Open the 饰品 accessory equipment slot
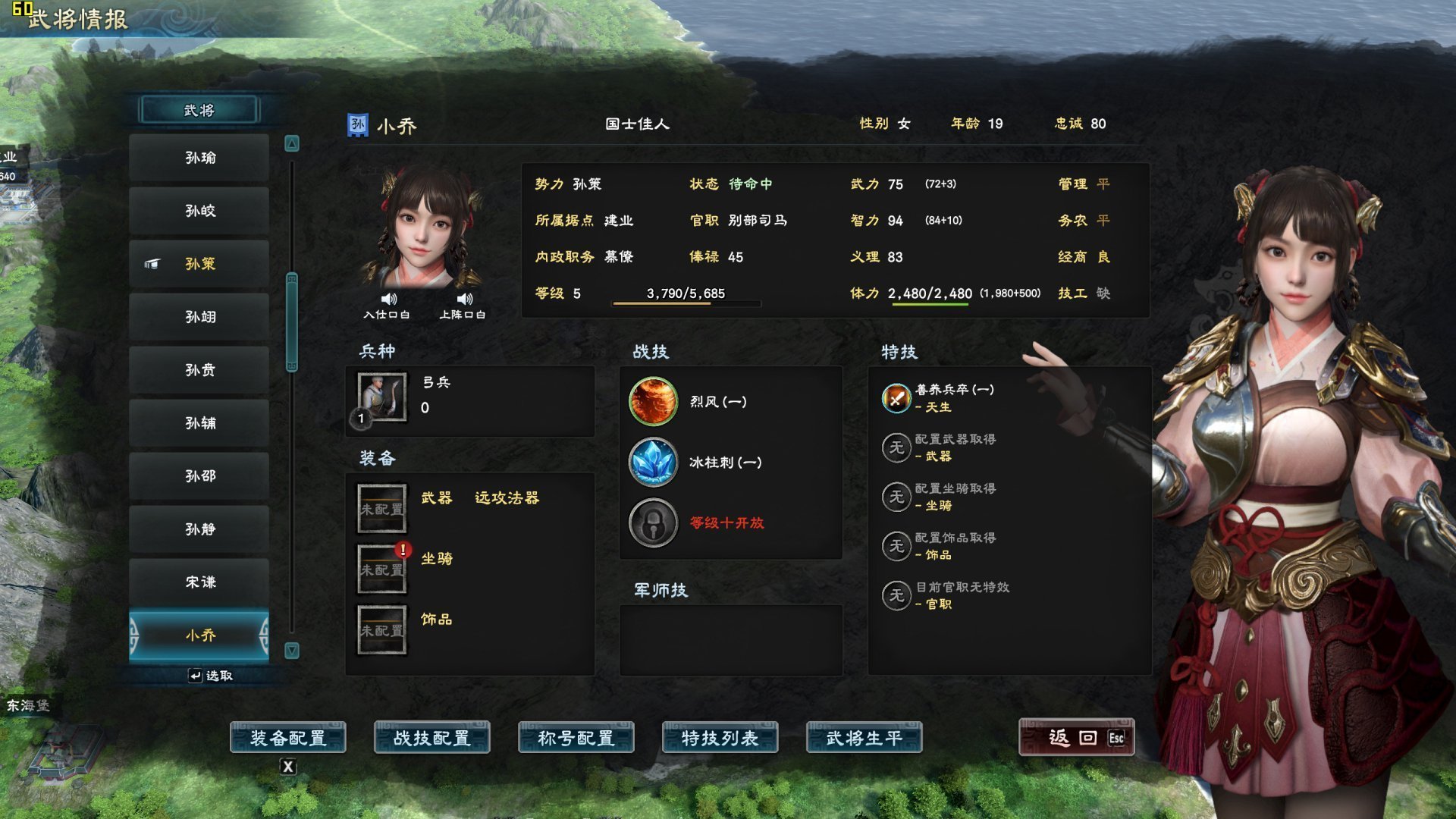The height and width of the screenshot is (819, 1456). click(x=381, y=629)
